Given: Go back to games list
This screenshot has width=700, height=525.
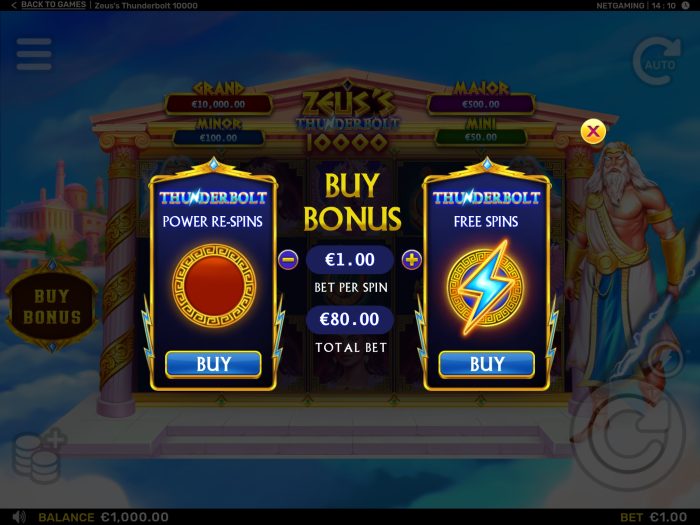Looking at the screenshot, I should (x=49, y=5).
